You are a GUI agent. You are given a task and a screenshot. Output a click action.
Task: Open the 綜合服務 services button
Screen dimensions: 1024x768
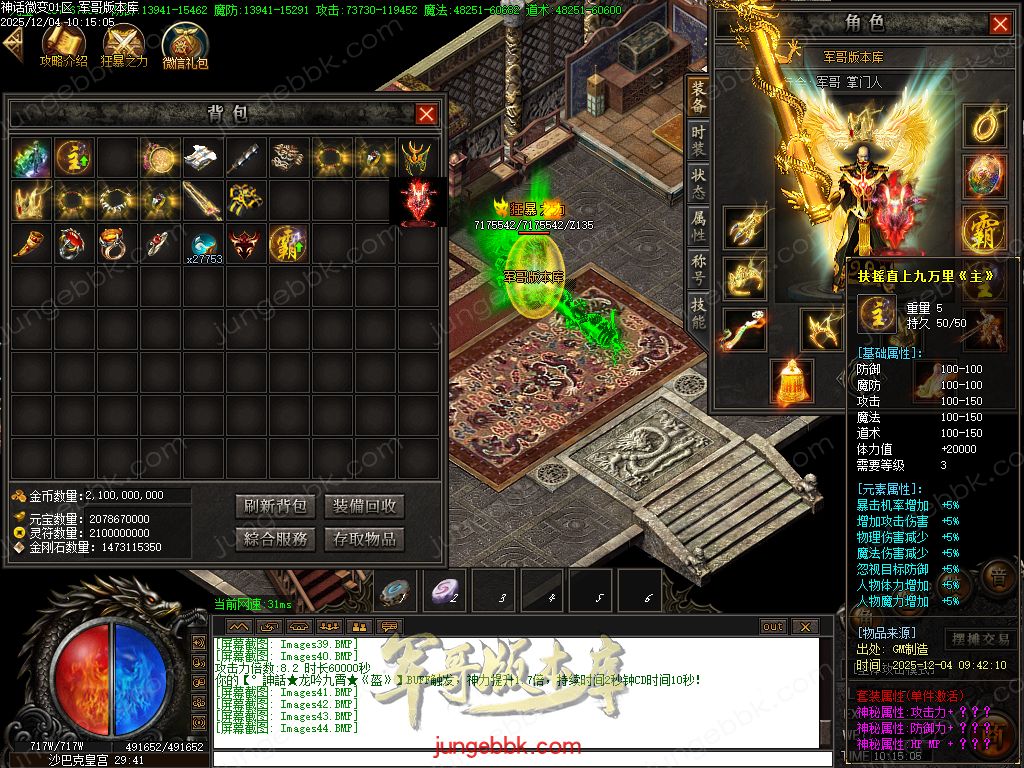pyautogui.click(x=276, y=539)
